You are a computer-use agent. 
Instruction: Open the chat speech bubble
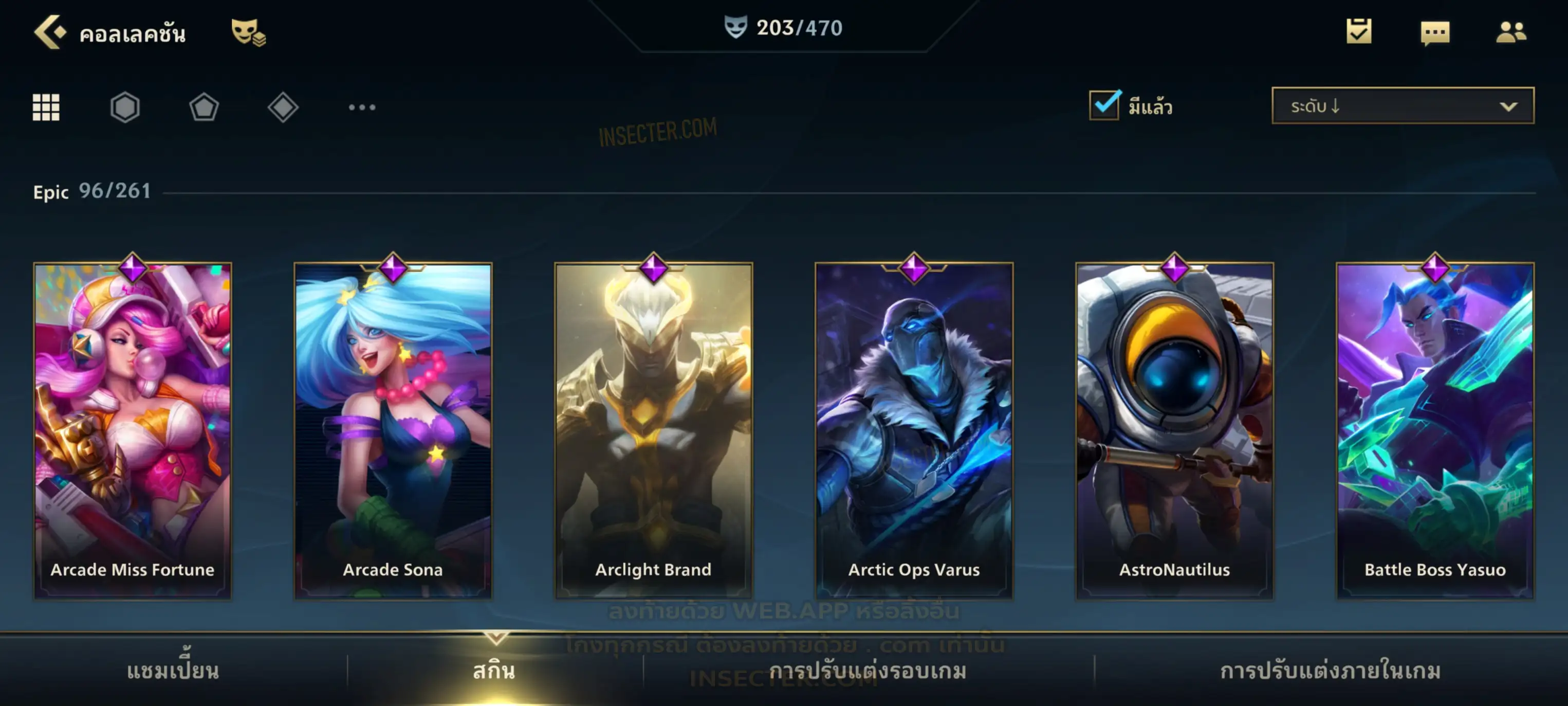tap(1435, 33)
